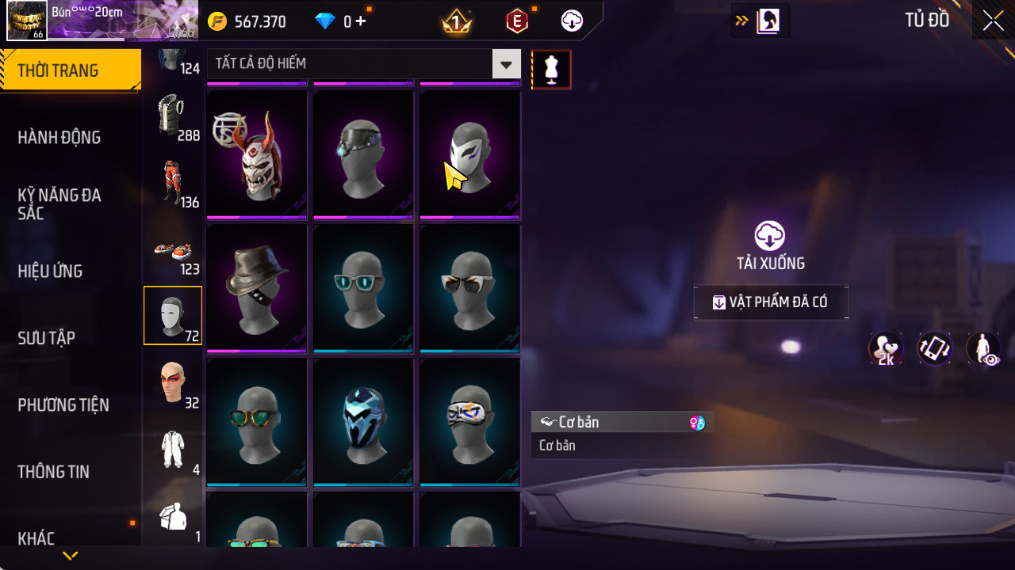This screenshot has width=1015, height=570.
Task: Open the Cơ bản set selector
Action: click(x=621, y=422)
